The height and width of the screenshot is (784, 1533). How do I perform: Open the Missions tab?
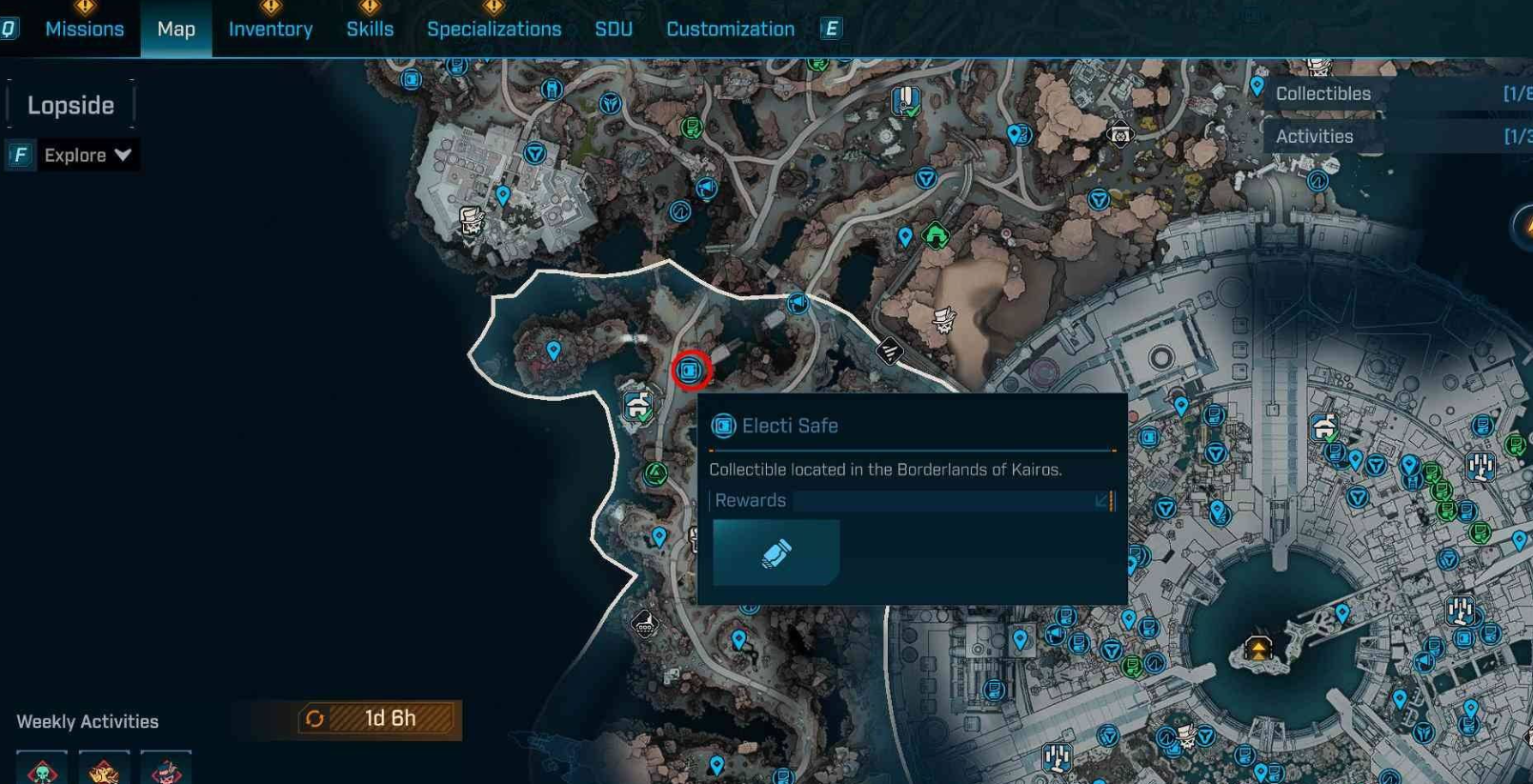84,30
